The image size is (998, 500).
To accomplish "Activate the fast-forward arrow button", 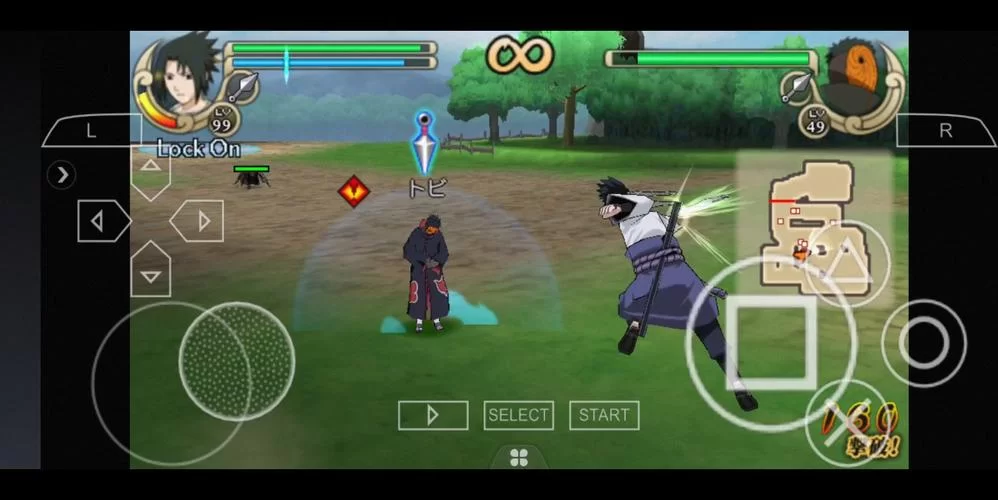I will pyautogui.click(x=433, y=415).
